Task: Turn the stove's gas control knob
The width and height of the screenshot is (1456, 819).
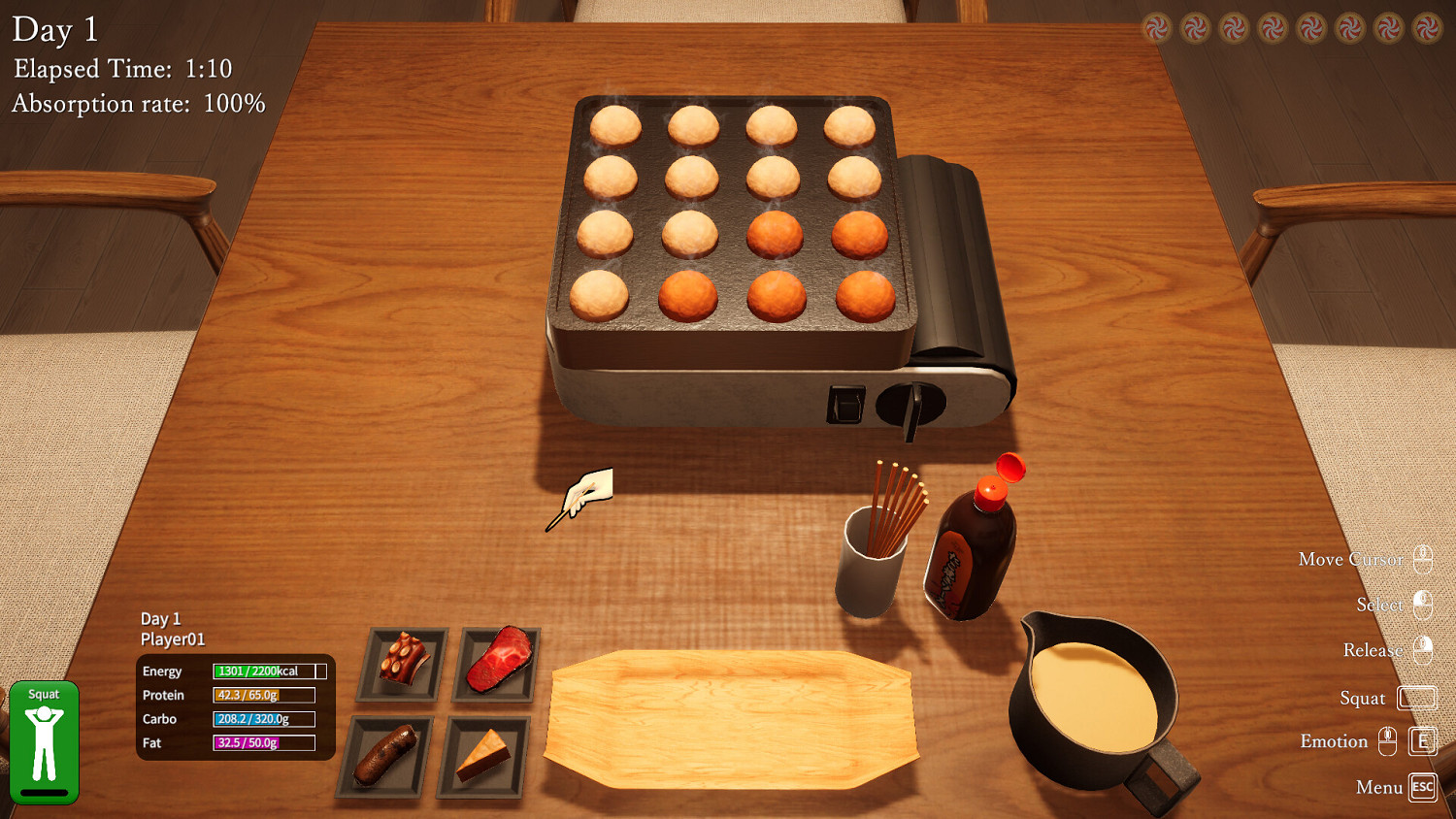Action: tap(910, 401)
